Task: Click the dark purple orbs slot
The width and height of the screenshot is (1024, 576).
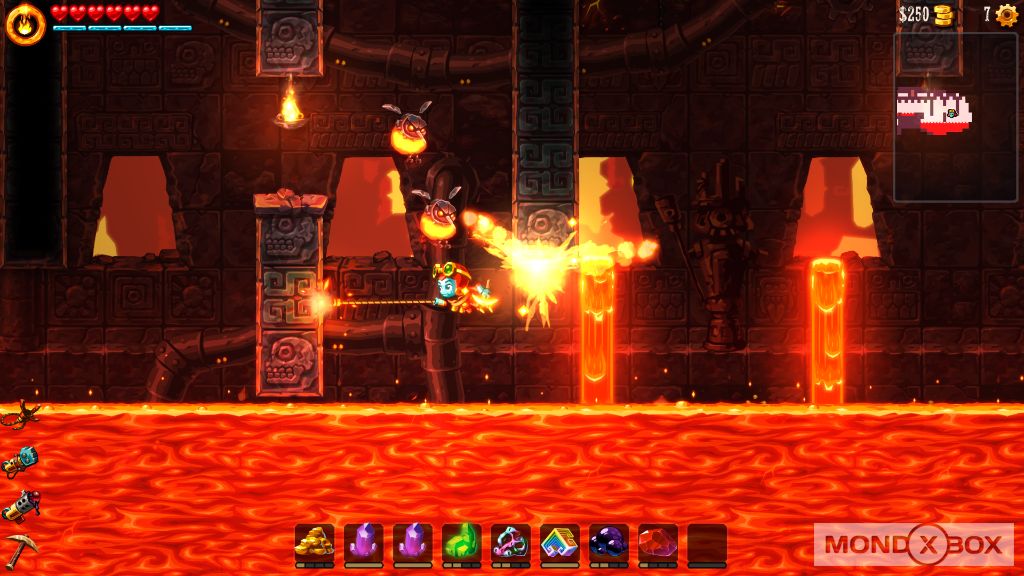Action: (x=608, y=543)
